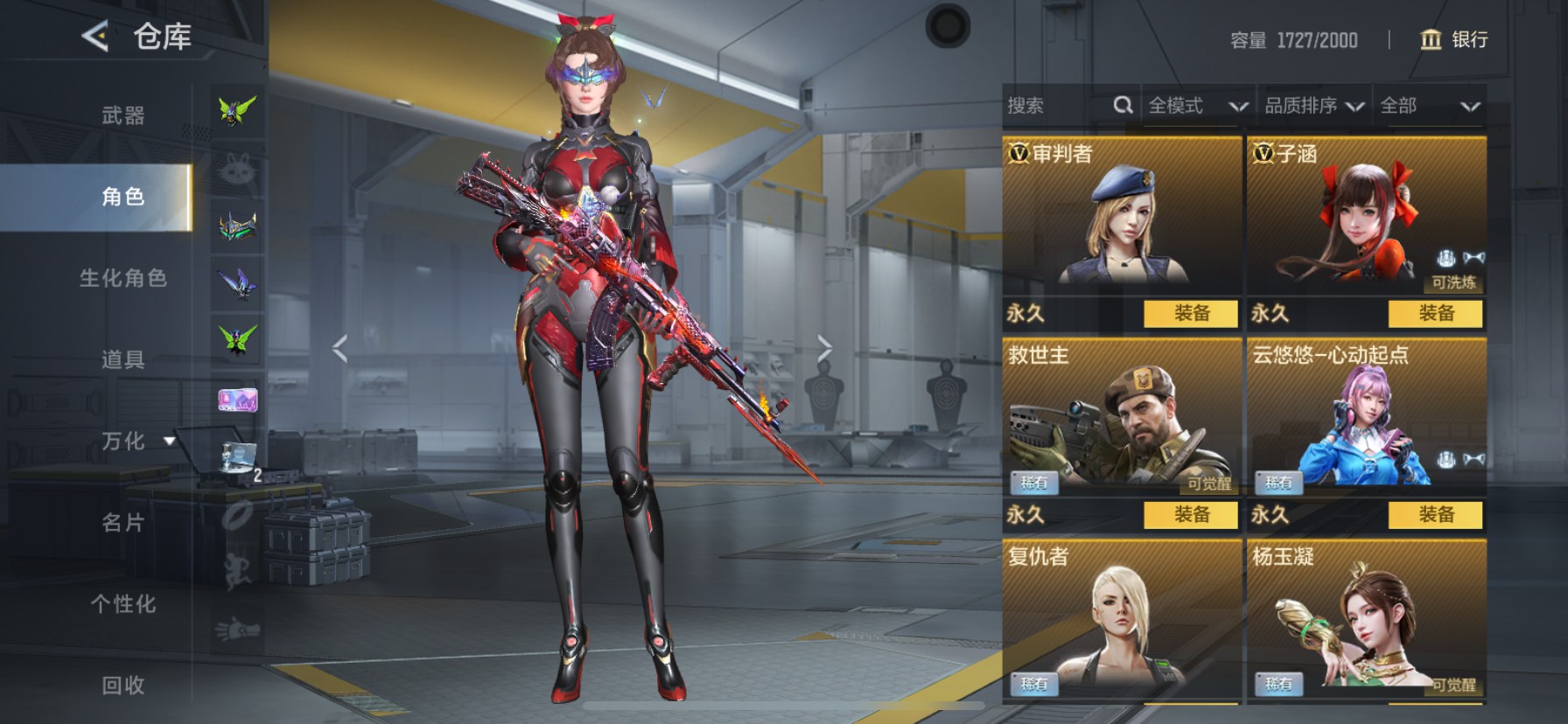Image resolution: width=1568 pixels, height=724 pixels.
Task: Open the 回收 recycle section
Action: (x=123, y=685)
